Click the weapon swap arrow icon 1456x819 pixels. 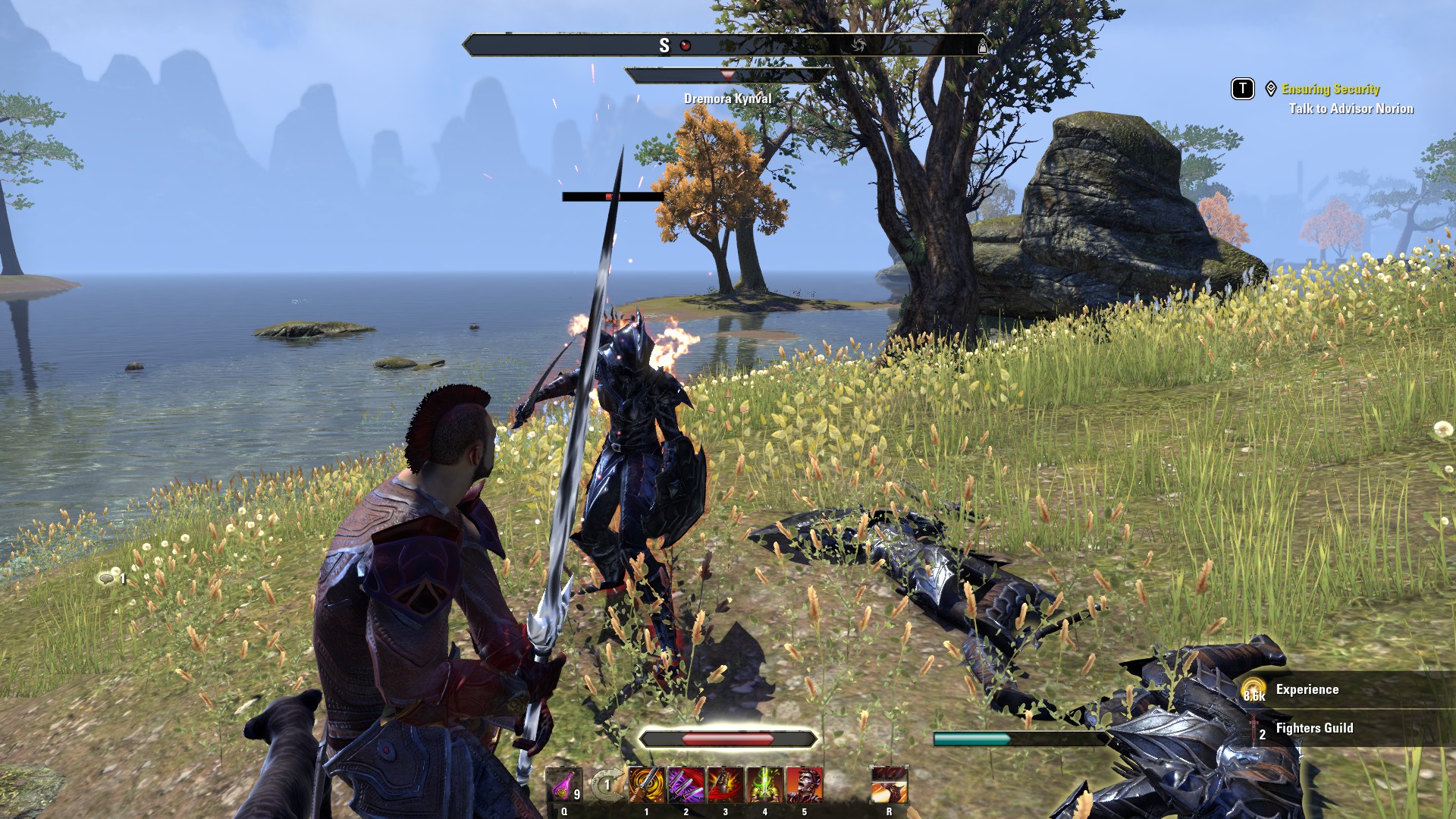pos(606,785)
